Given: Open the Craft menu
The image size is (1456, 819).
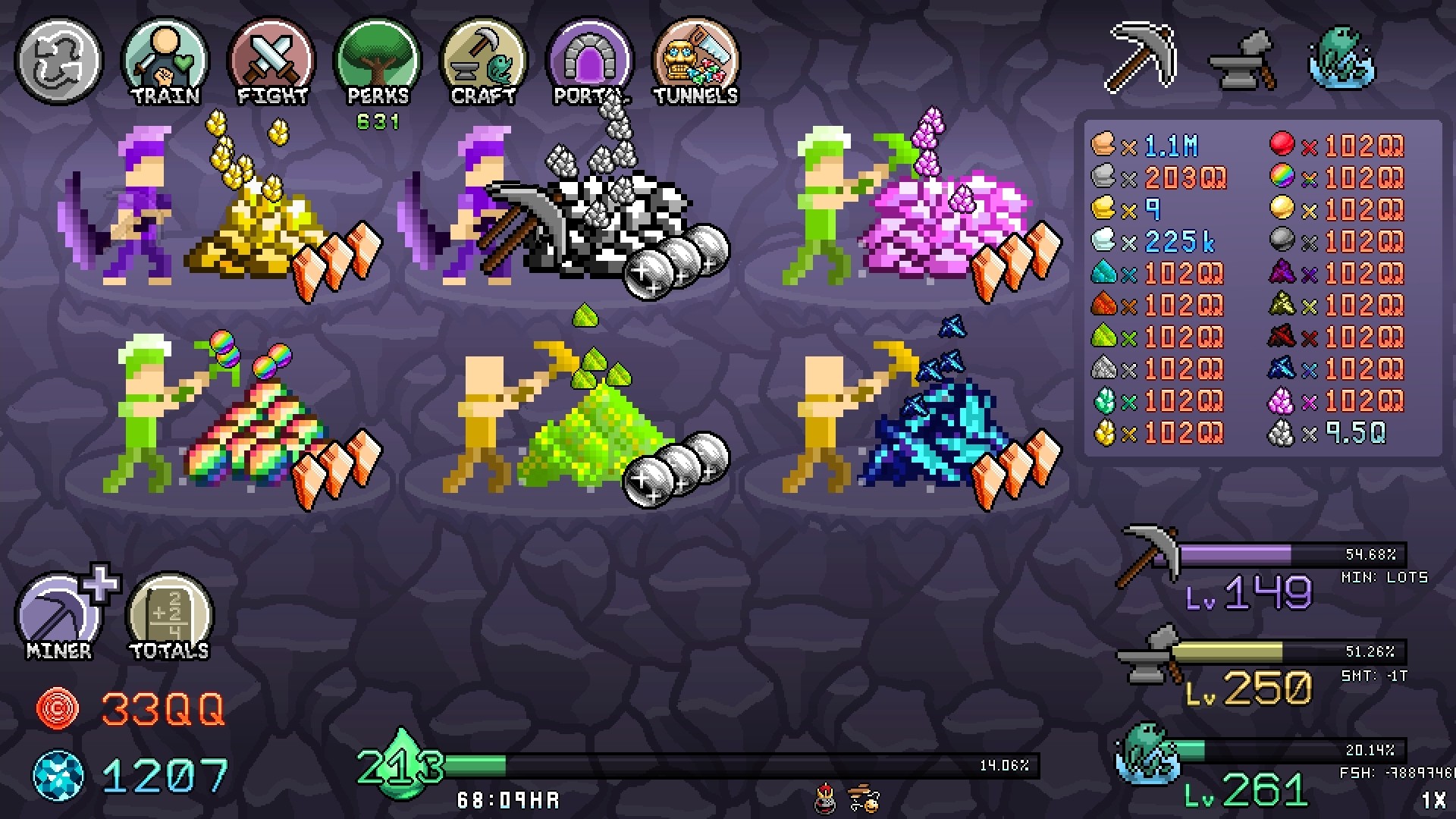Looking at the screenshot, I should point(483,61).
